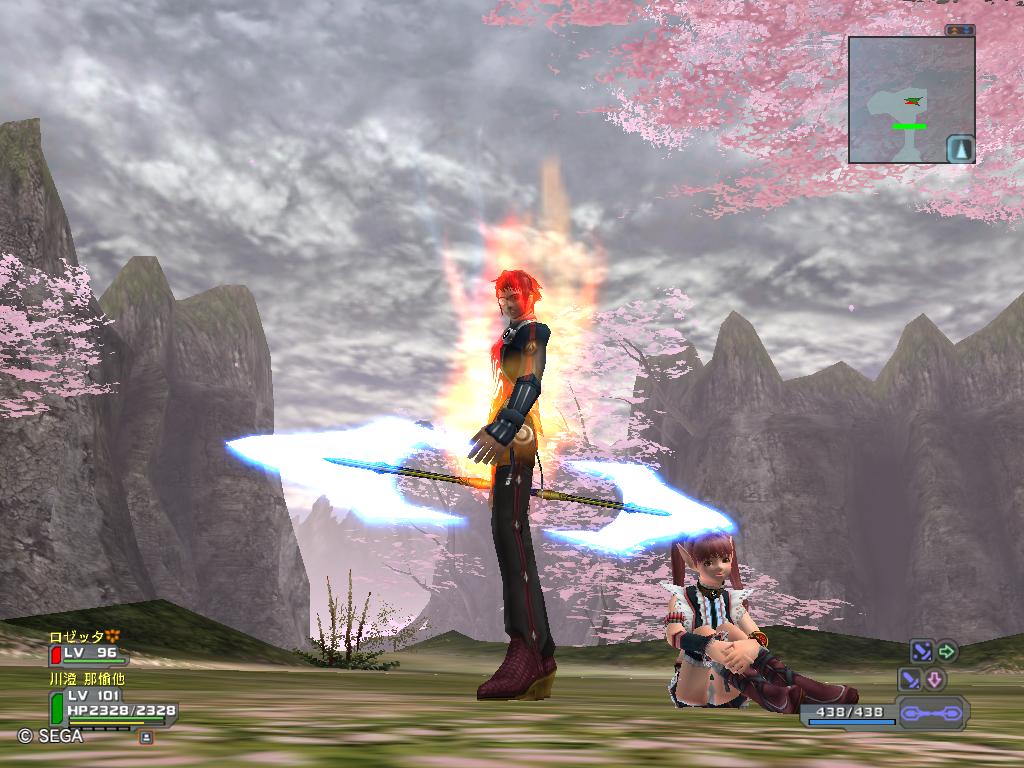Viewport: 1024px width, 768px height.
Task: Click the compass arrow on the minimap
Action: 960,149
